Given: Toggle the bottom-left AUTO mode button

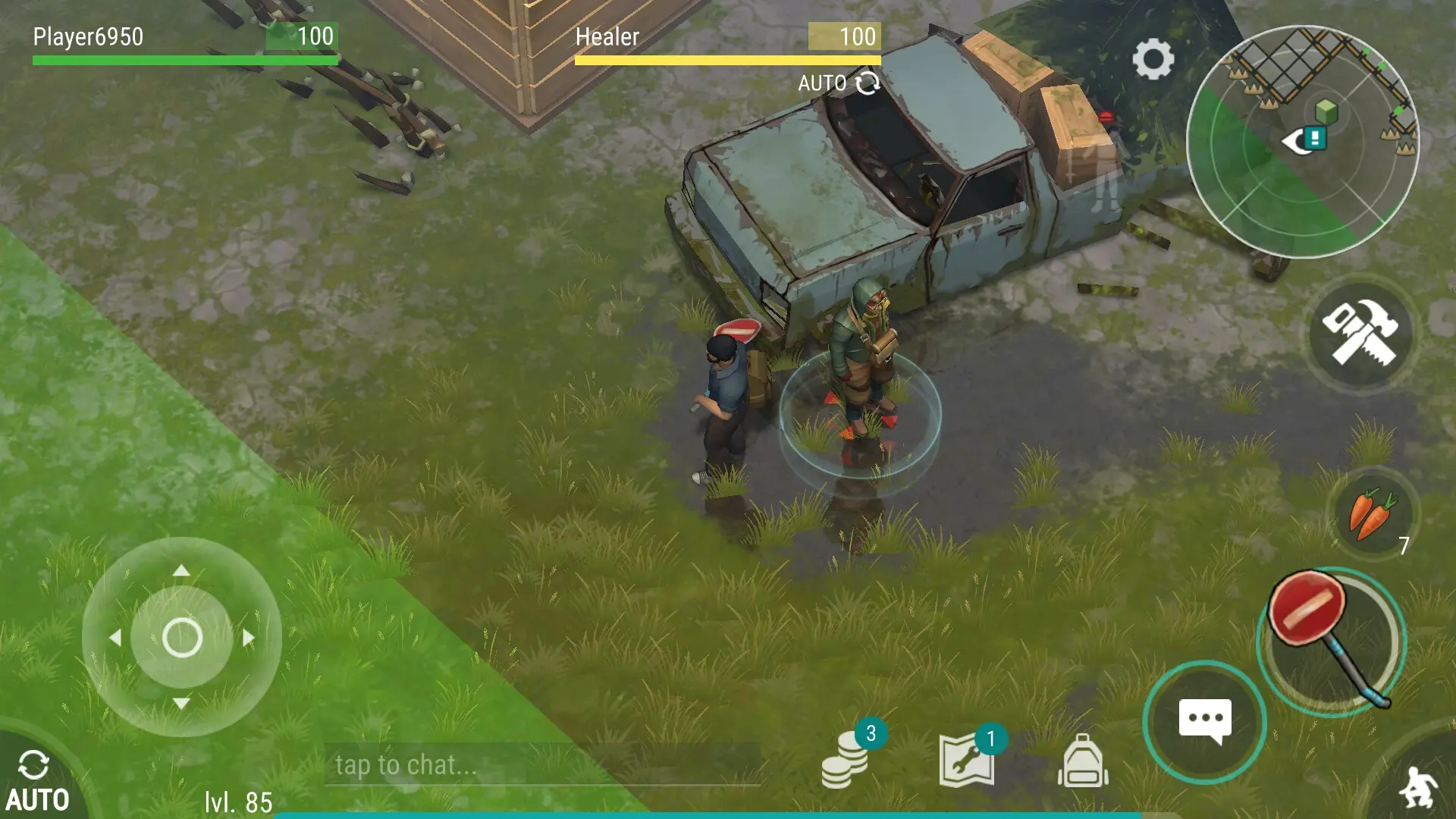Looking at the screenshot, I should pyautogui.click(x=36, y=781).
